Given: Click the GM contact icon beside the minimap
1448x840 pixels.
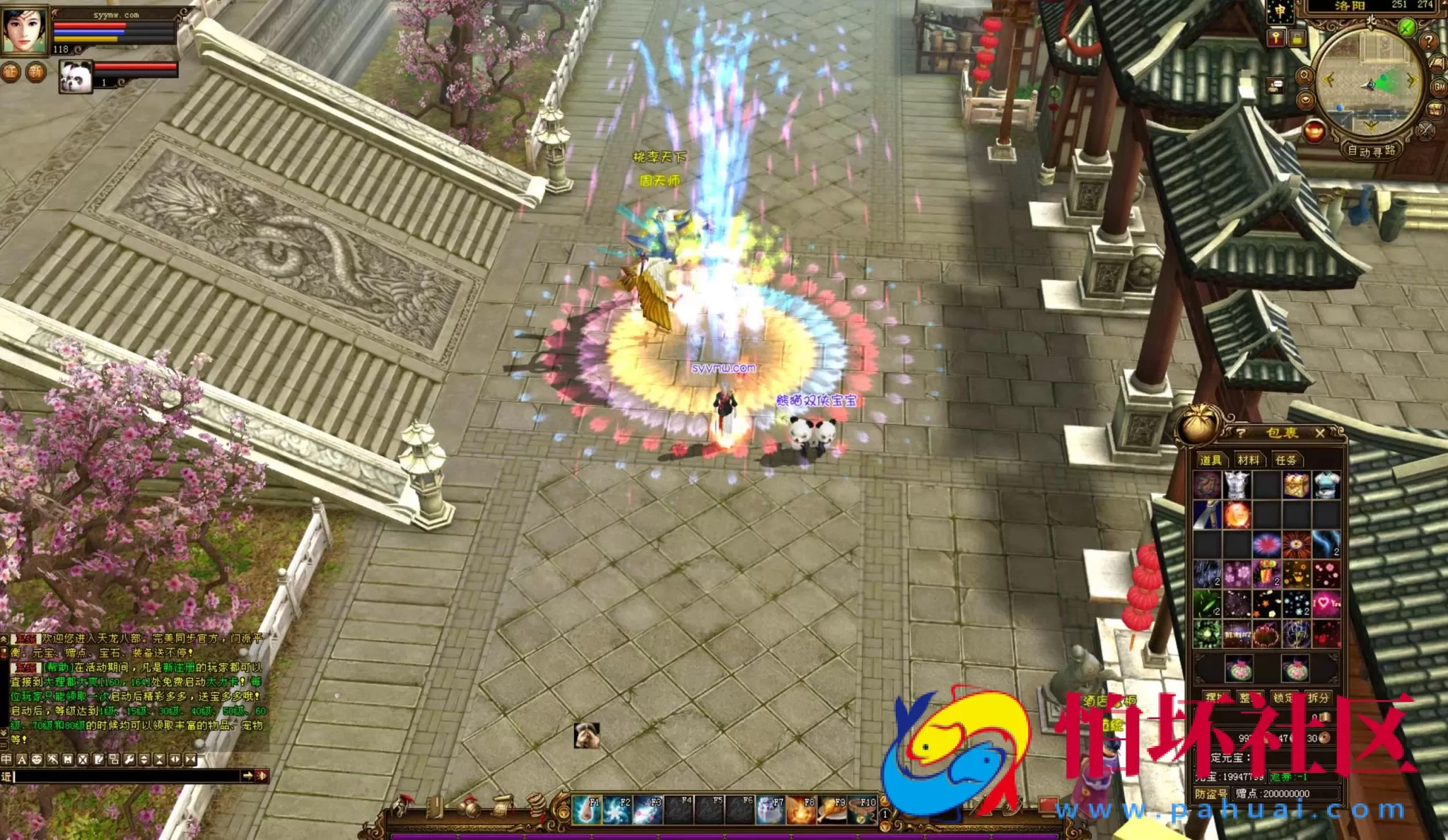Looking at the screenshot, I should (x=1438, y=86).
